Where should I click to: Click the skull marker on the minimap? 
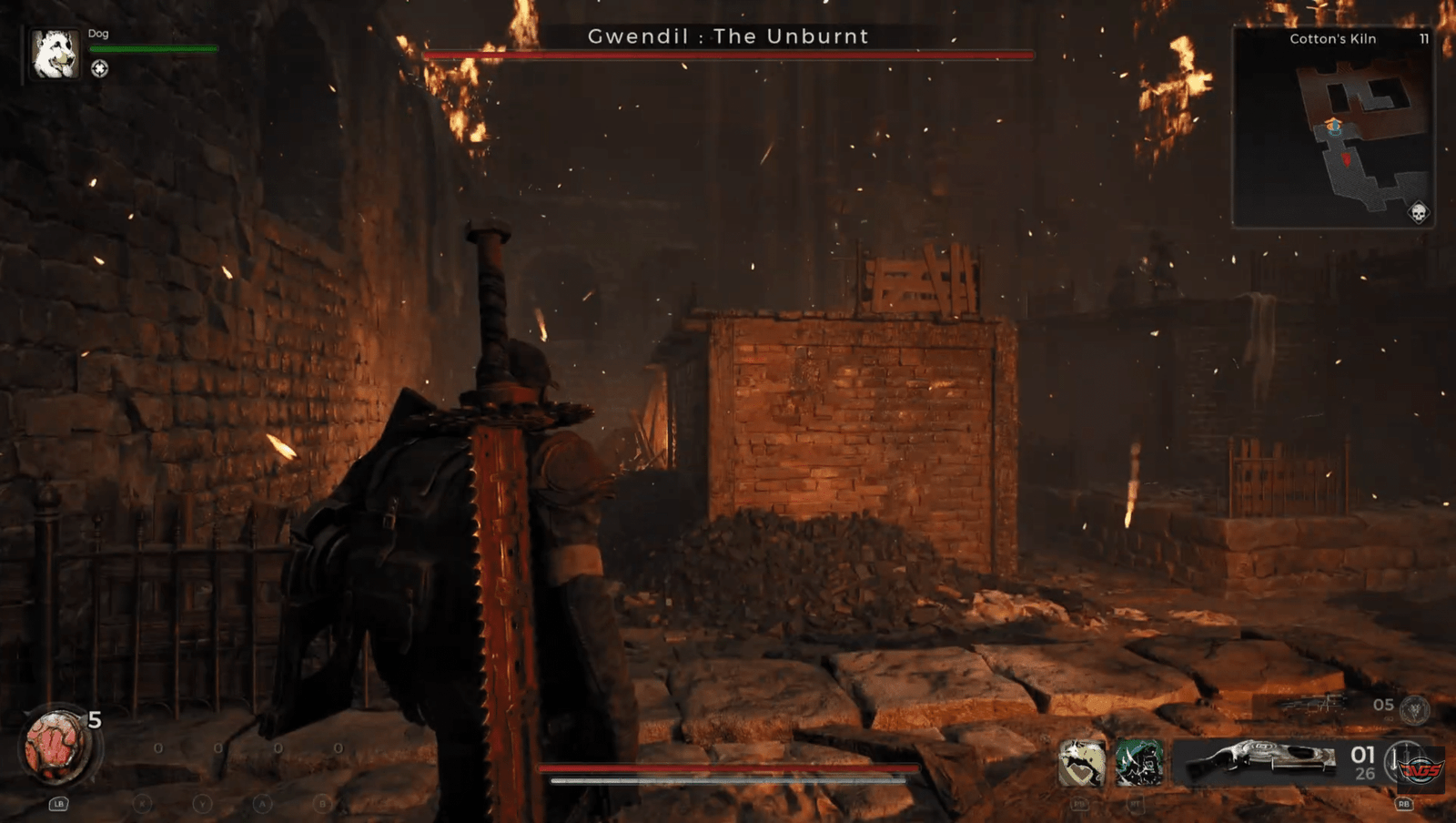coord(1417,213)
